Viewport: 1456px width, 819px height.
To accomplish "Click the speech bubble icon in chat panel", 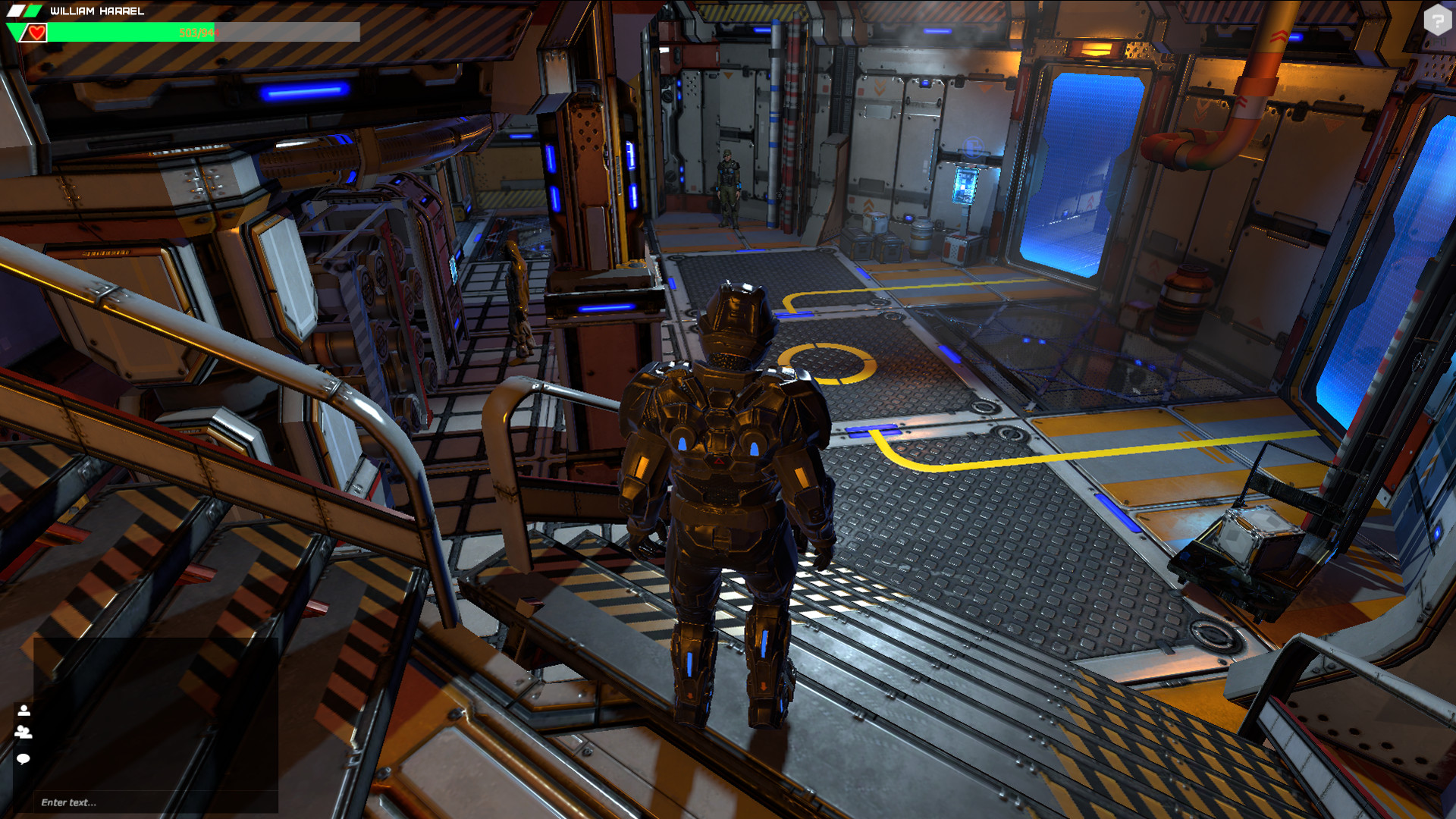I will (24, 758).
